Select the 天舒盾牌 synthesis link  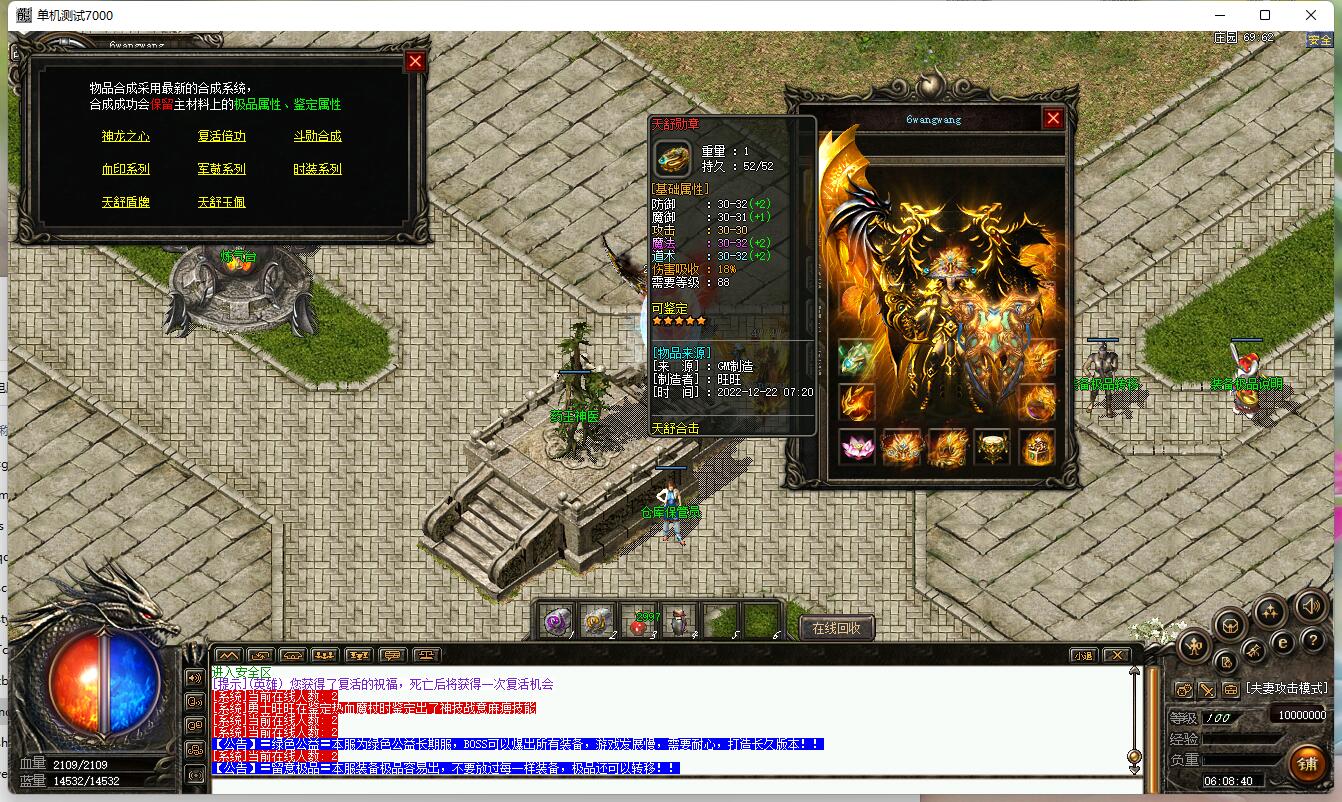125,202
